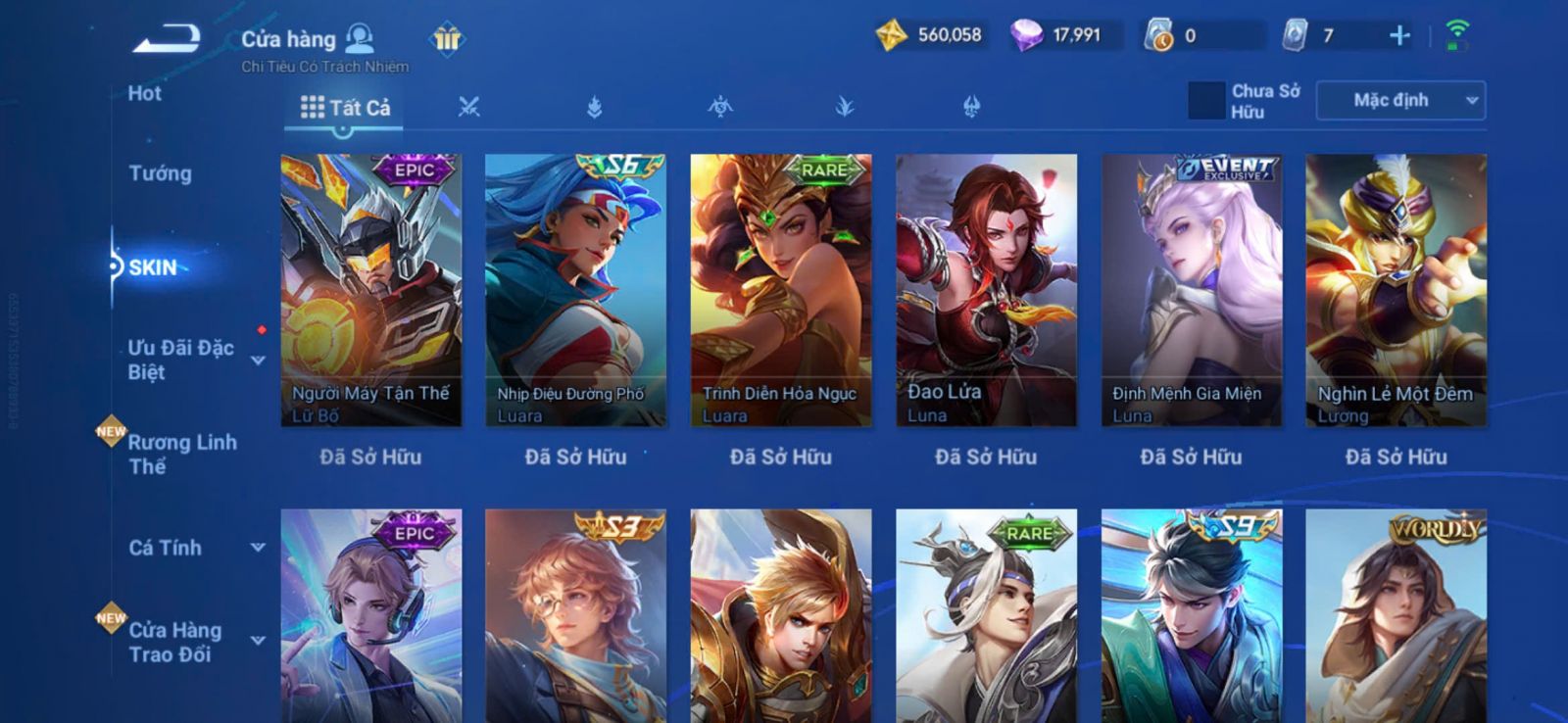Open the Cửa Hàng Trao Đổi menu
The height and width of the screenshot is (723, 1568).
pyautogui.click(x=175, y=642)
